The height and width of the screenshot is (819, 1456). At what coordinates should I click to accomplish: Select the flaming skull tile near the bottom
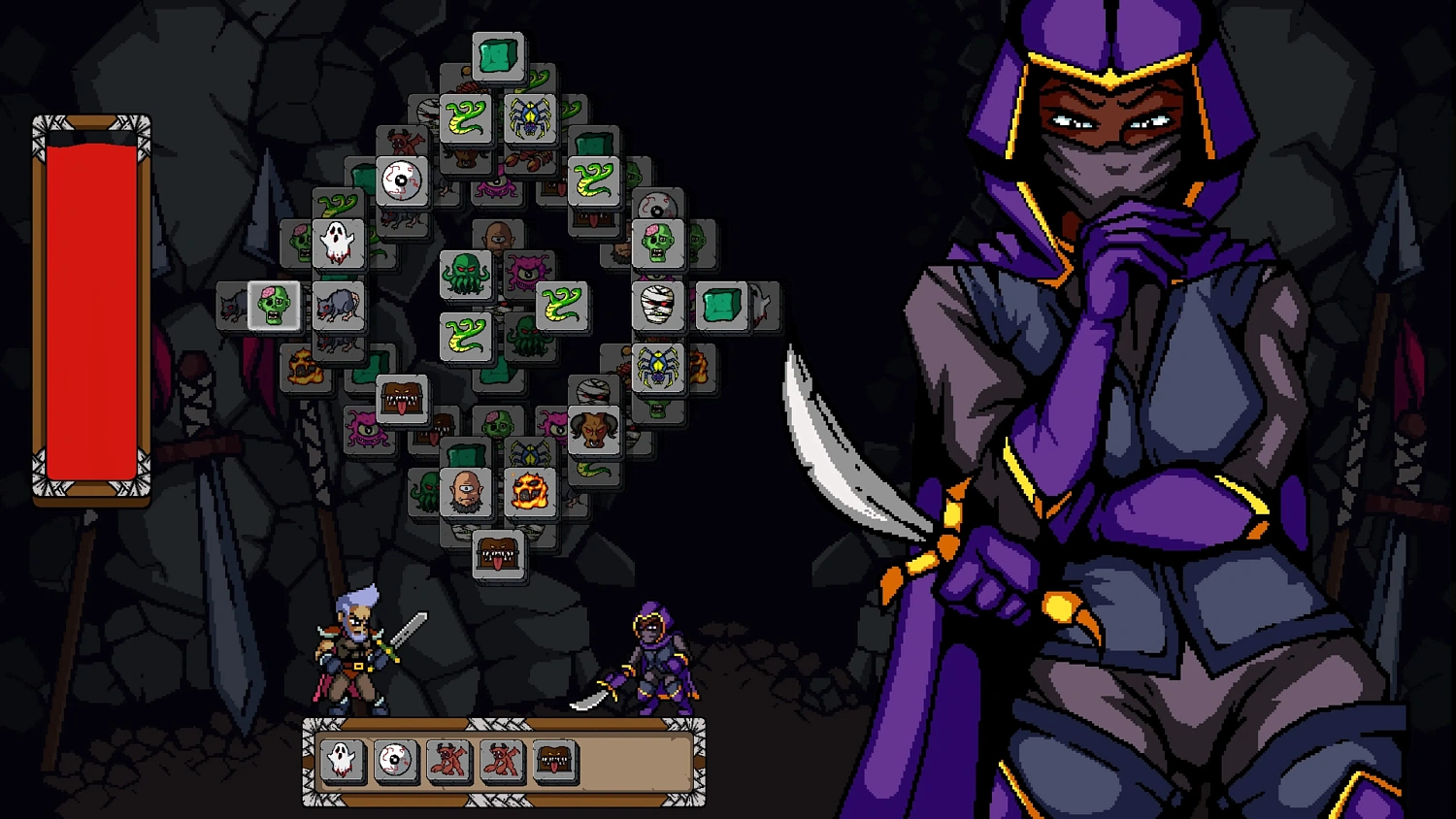click(528, 489)
